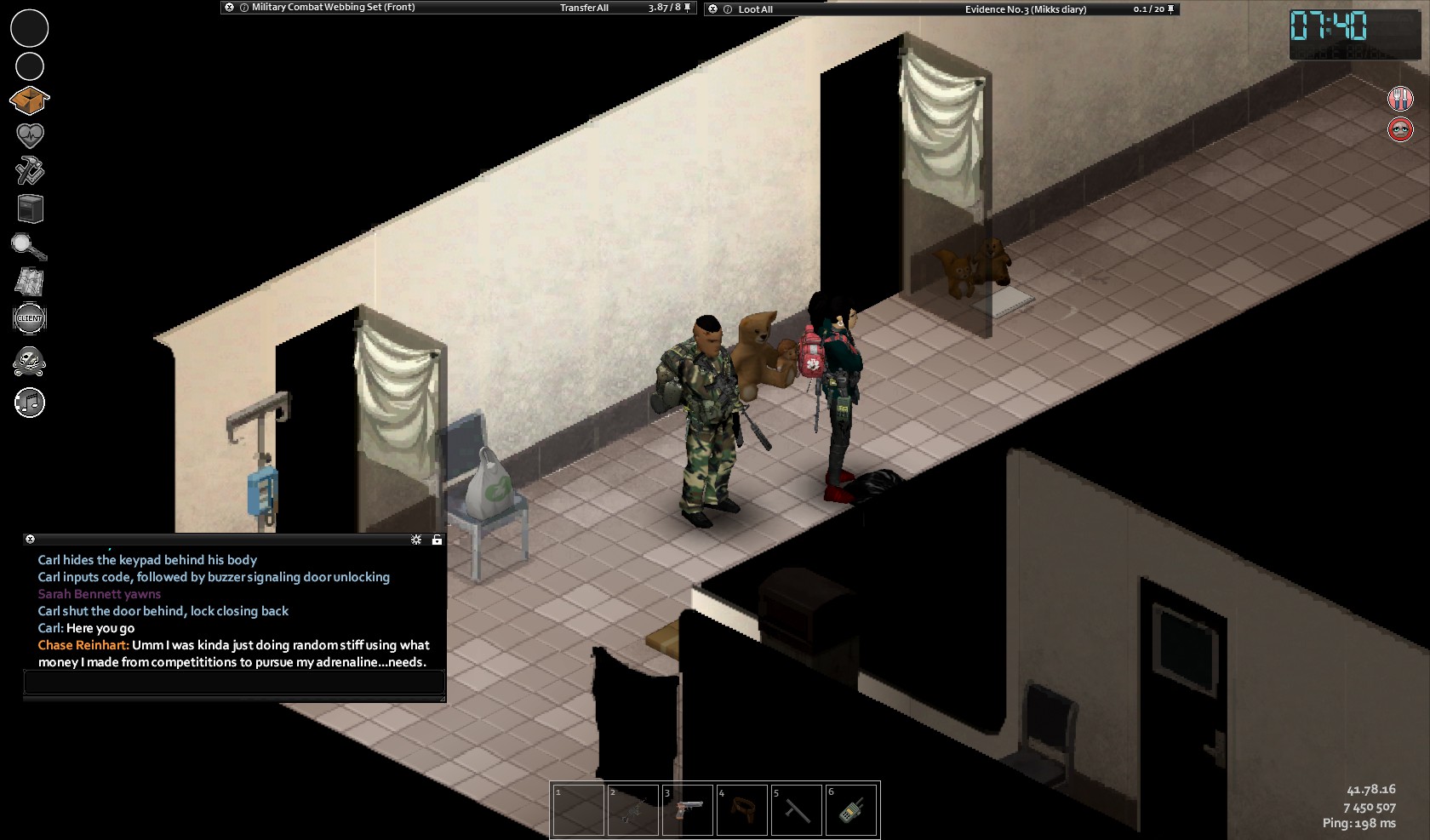Open the crafting hammer-and-saw menu
This screenshot has width=1430, height=840.
[30, 171]
